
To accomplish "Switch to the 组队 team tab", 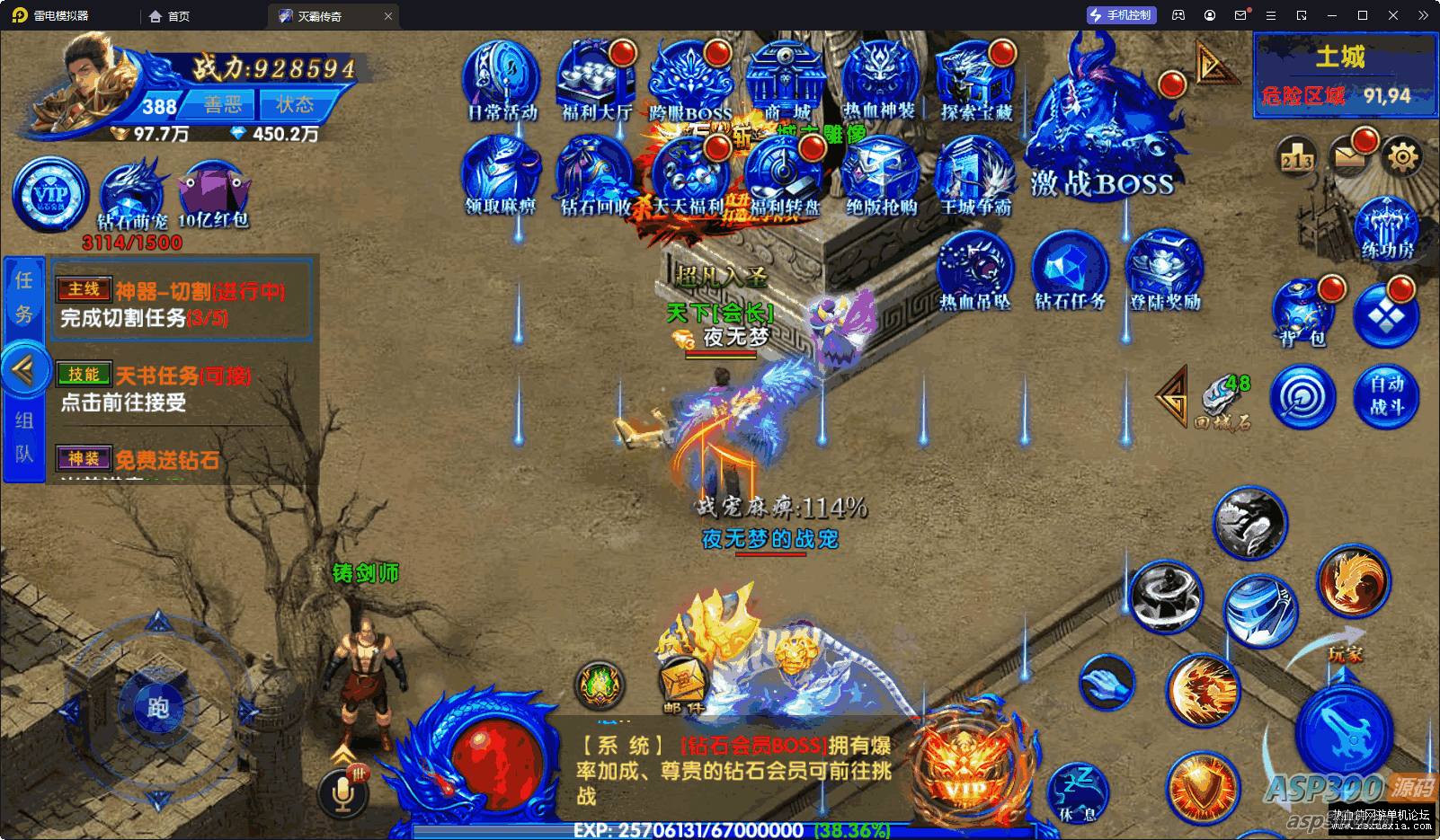I will tap(24, 437).
